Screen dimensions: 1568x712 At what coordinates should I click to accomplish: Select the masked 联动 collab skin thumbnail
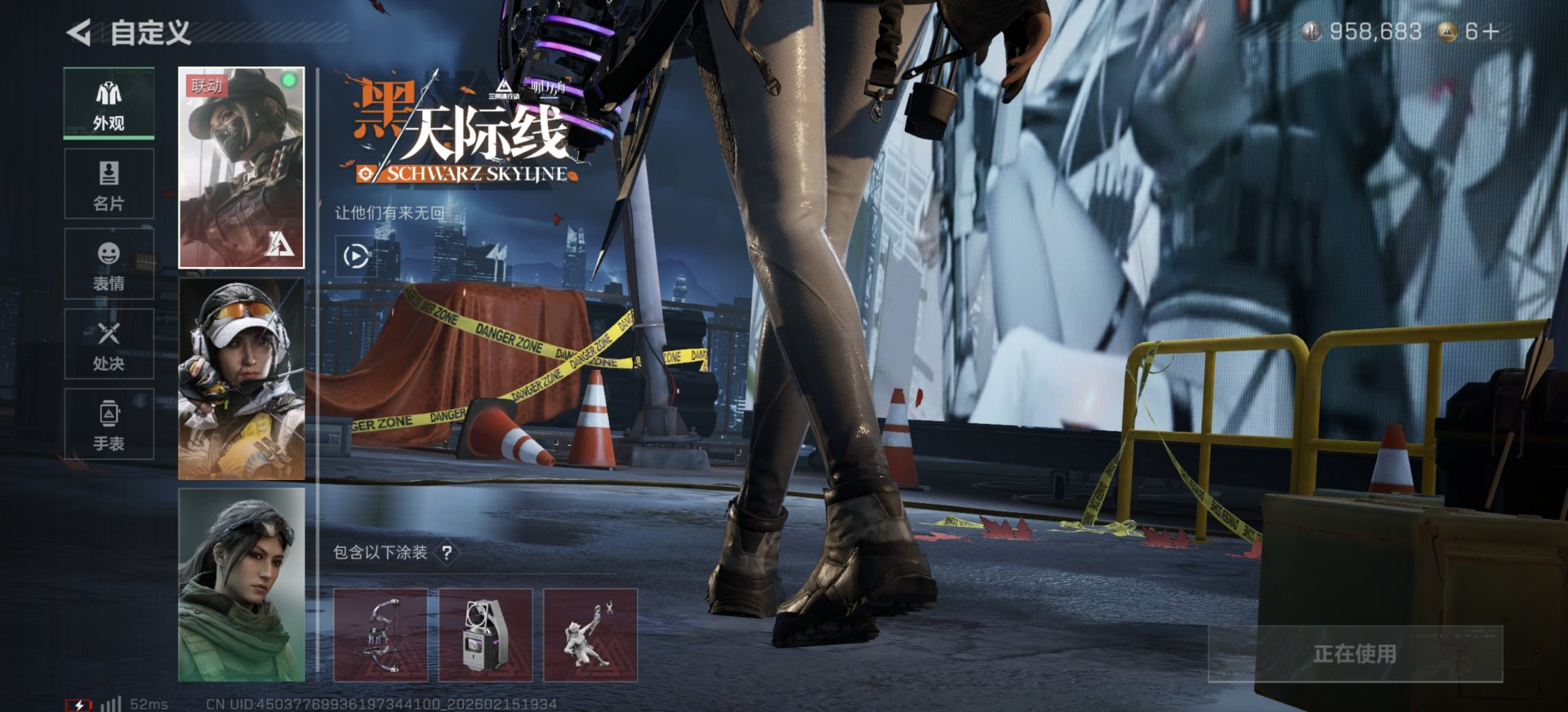click(x=241, y=167)
